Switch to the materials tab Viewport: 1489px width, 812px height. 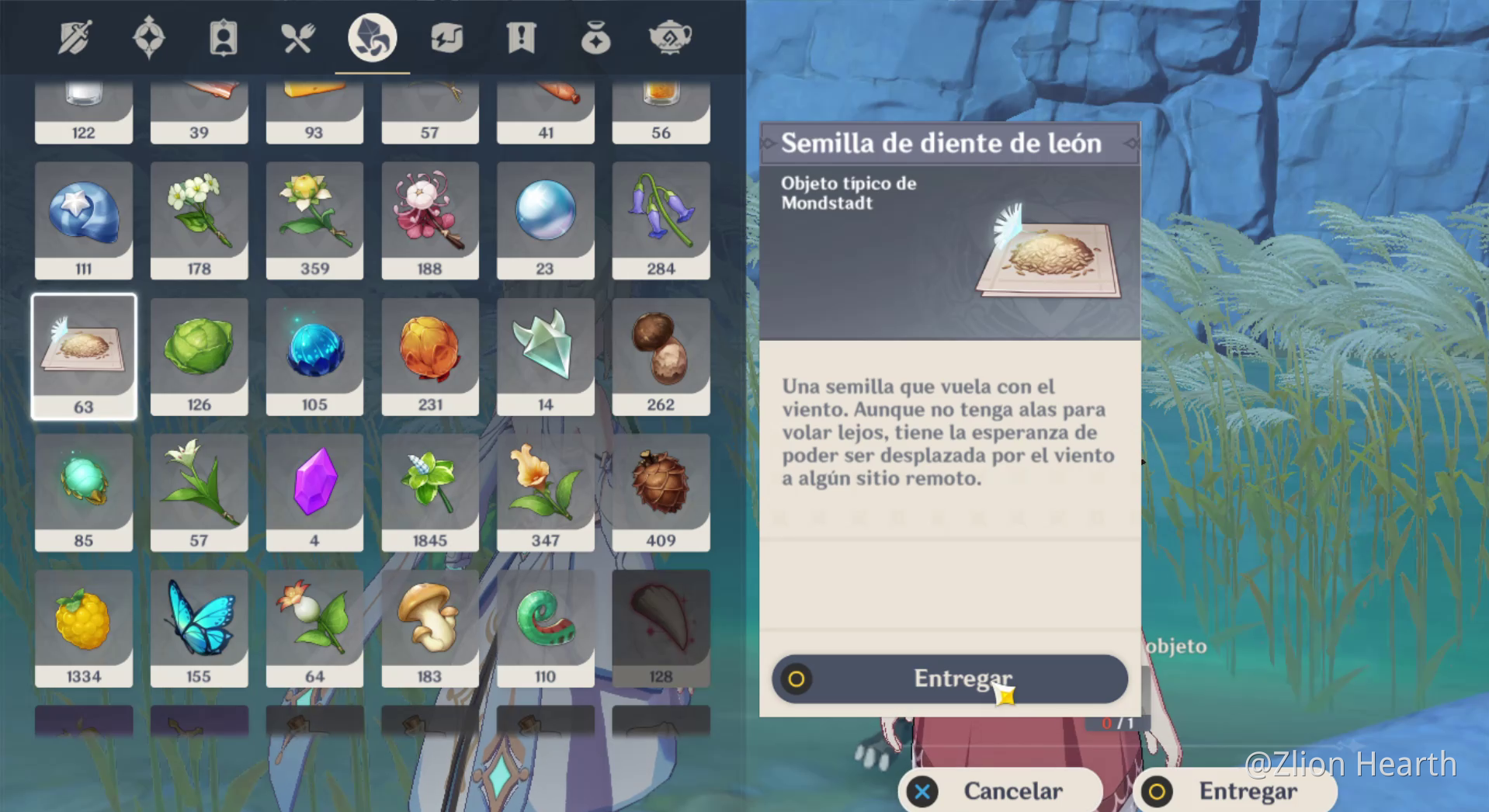point(372,36)
